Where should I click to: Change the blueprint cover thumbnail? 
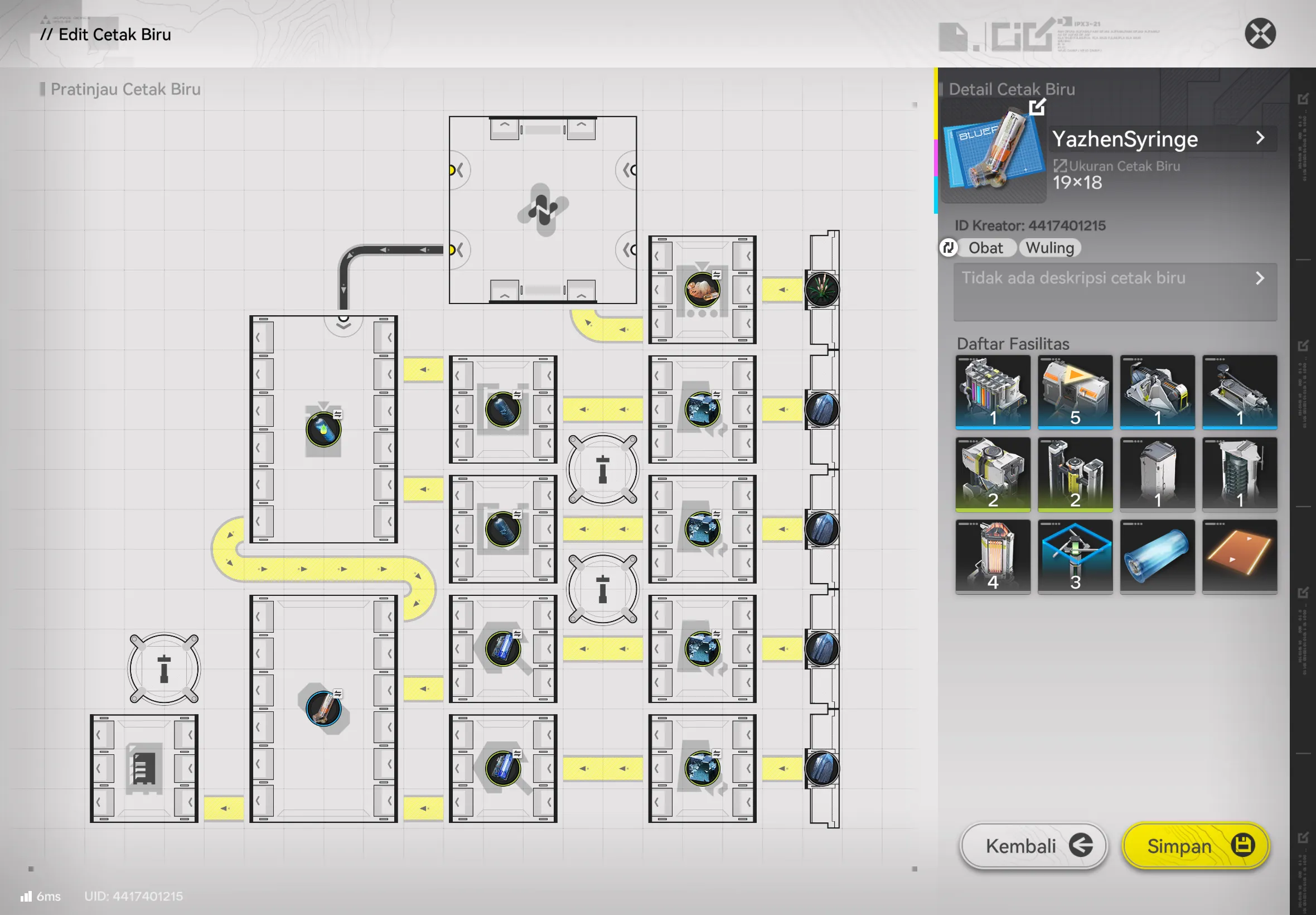[x=1037, y=107]
